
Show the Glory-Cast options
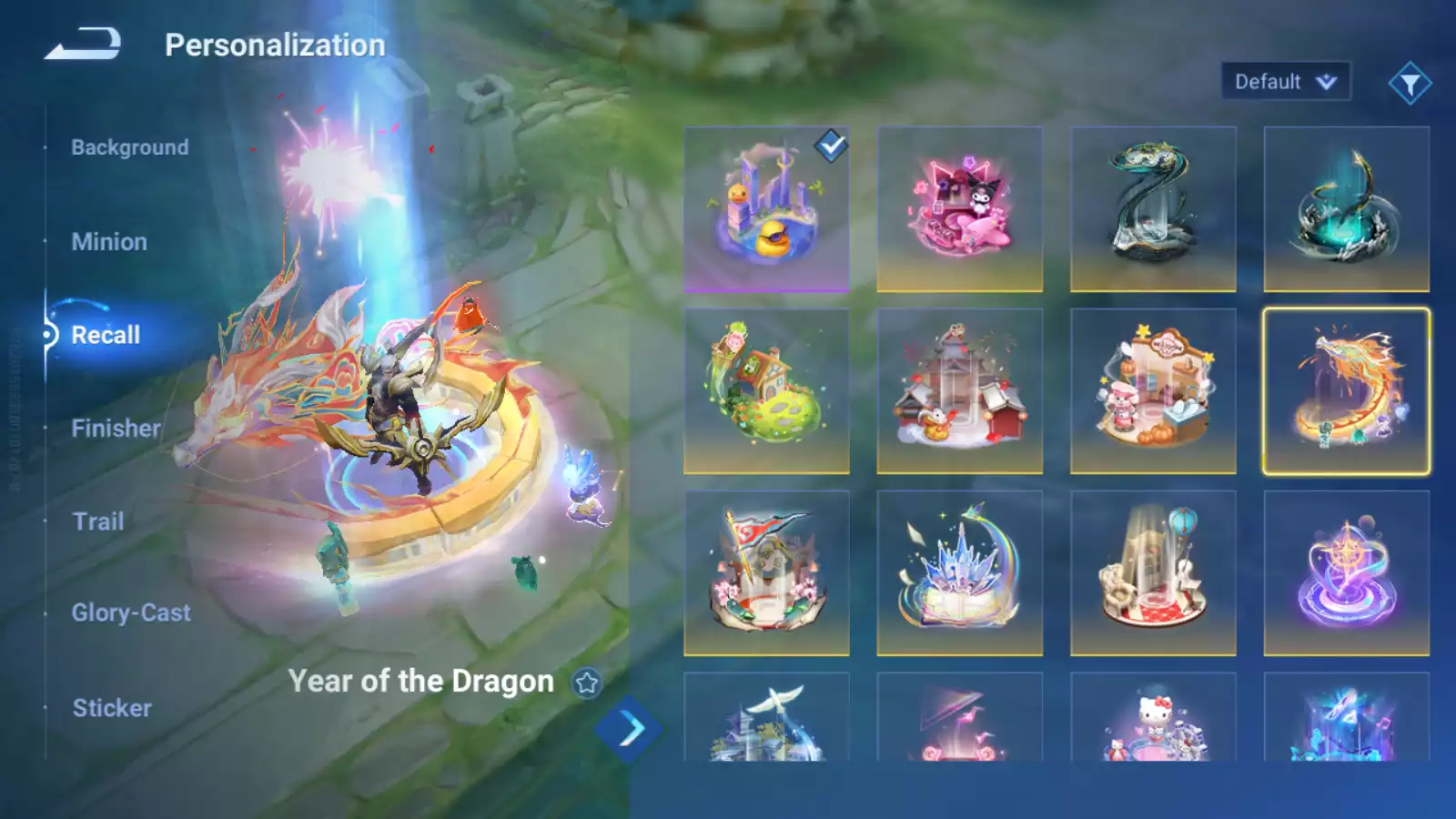pos(131,613)
